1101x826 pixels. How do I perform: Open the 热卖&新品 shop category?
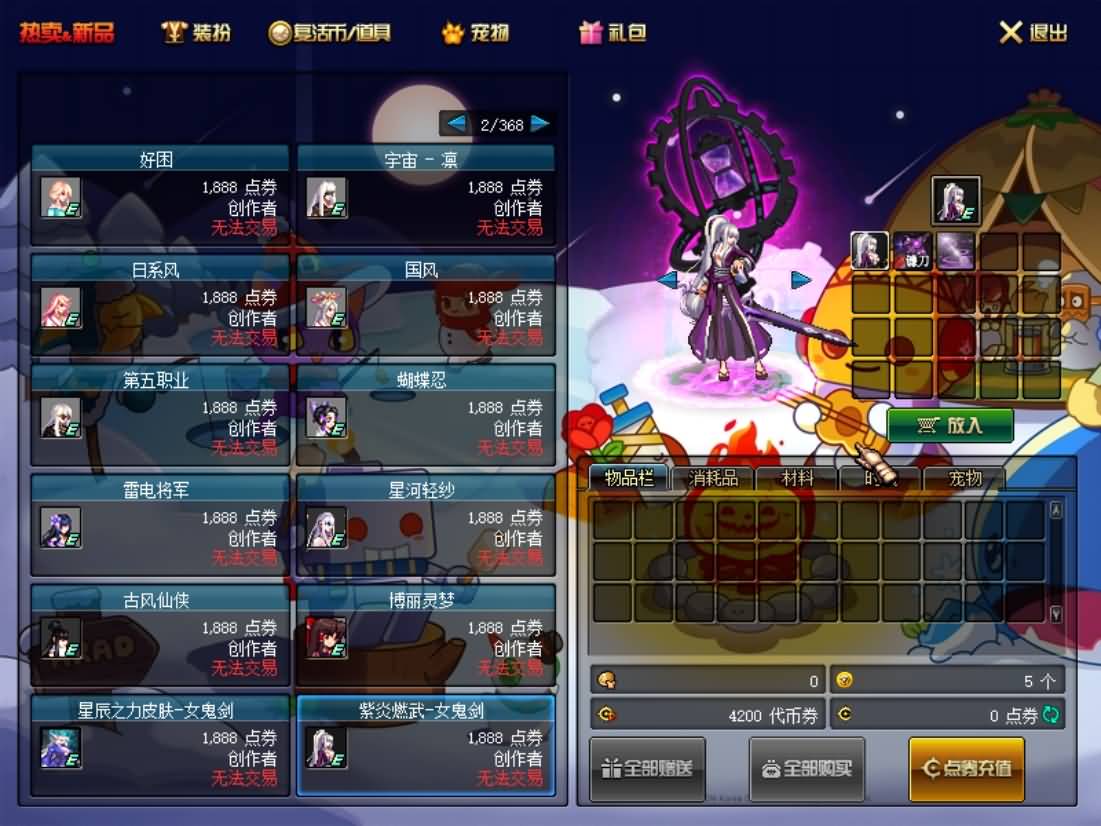pos(67,32)
